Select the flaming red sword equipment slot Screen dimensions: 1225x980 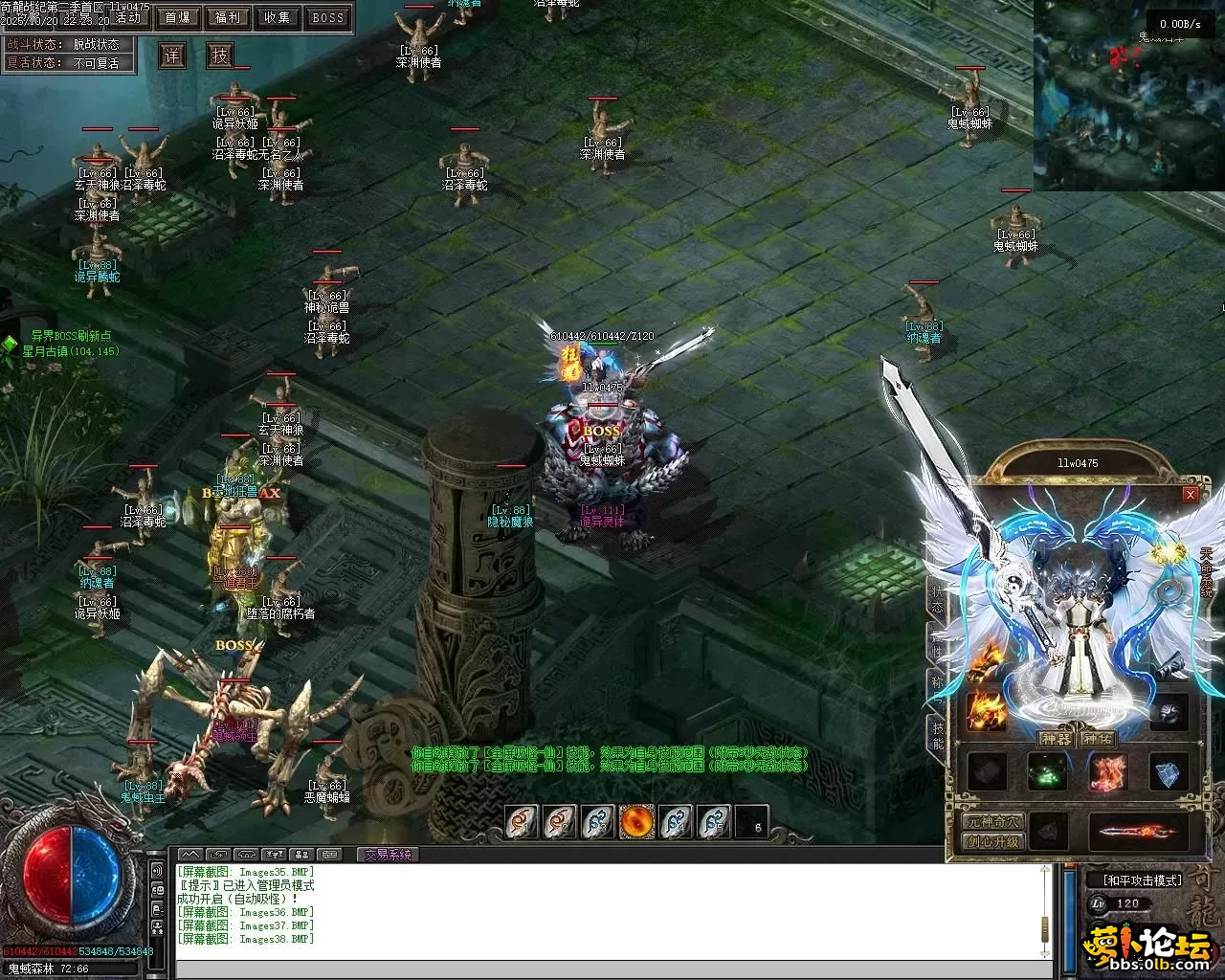pos(1138,832)
